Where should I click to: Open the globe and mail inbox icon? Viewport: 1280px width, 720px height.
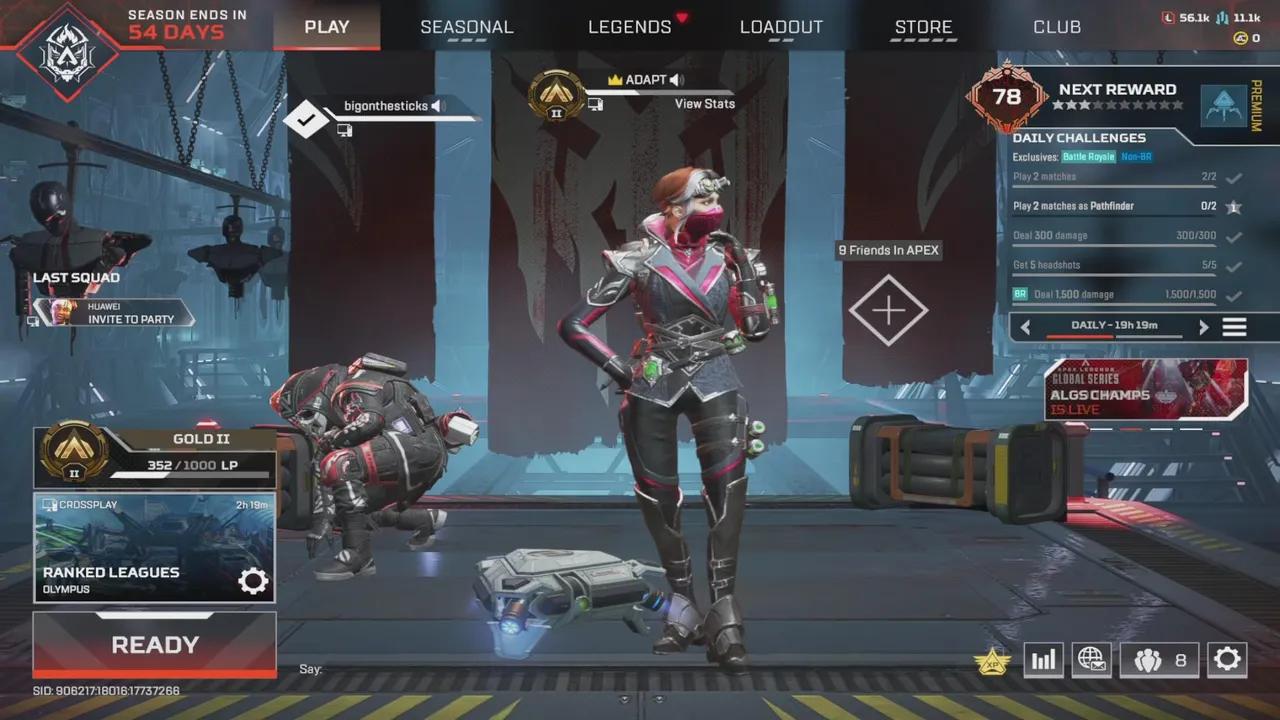coord(1091,659)
